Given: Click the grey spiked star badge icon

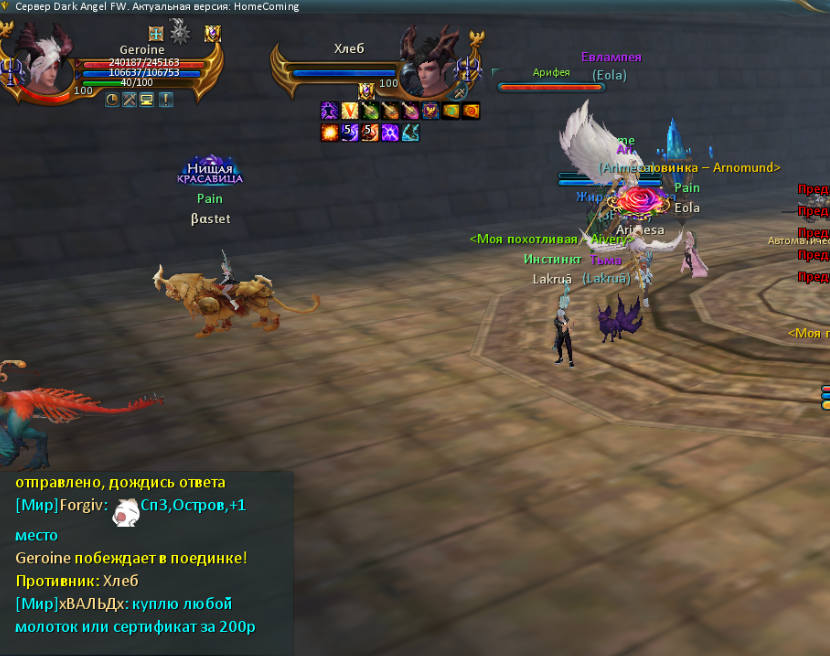Looking at the screenshot, I should tap(180, 31).
